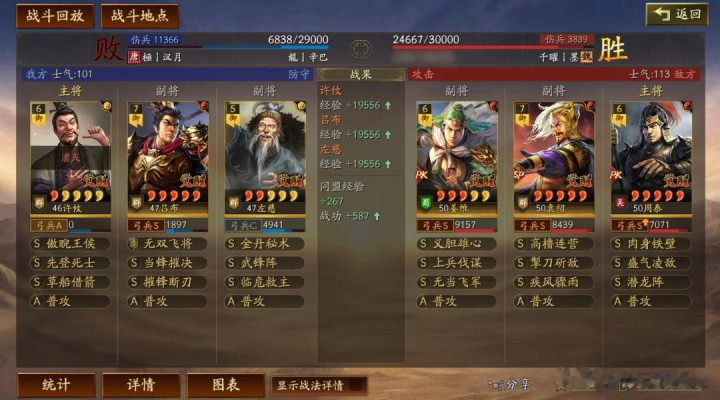Screen dimensions: 720x400
Task: Open the 战斗回放 battle replay
Action: coord(55,16)
